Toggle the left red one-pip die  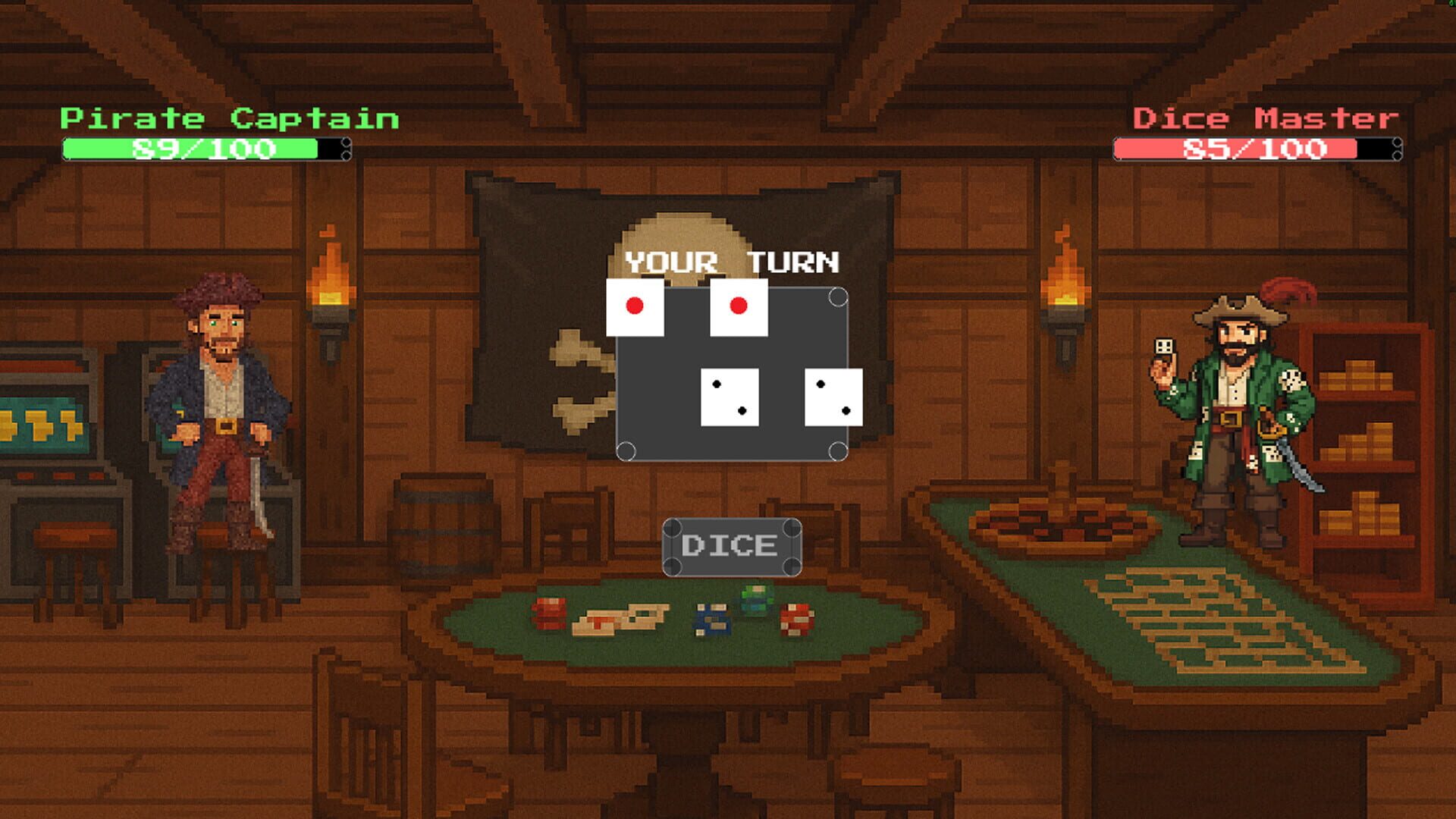click(635, 307)
